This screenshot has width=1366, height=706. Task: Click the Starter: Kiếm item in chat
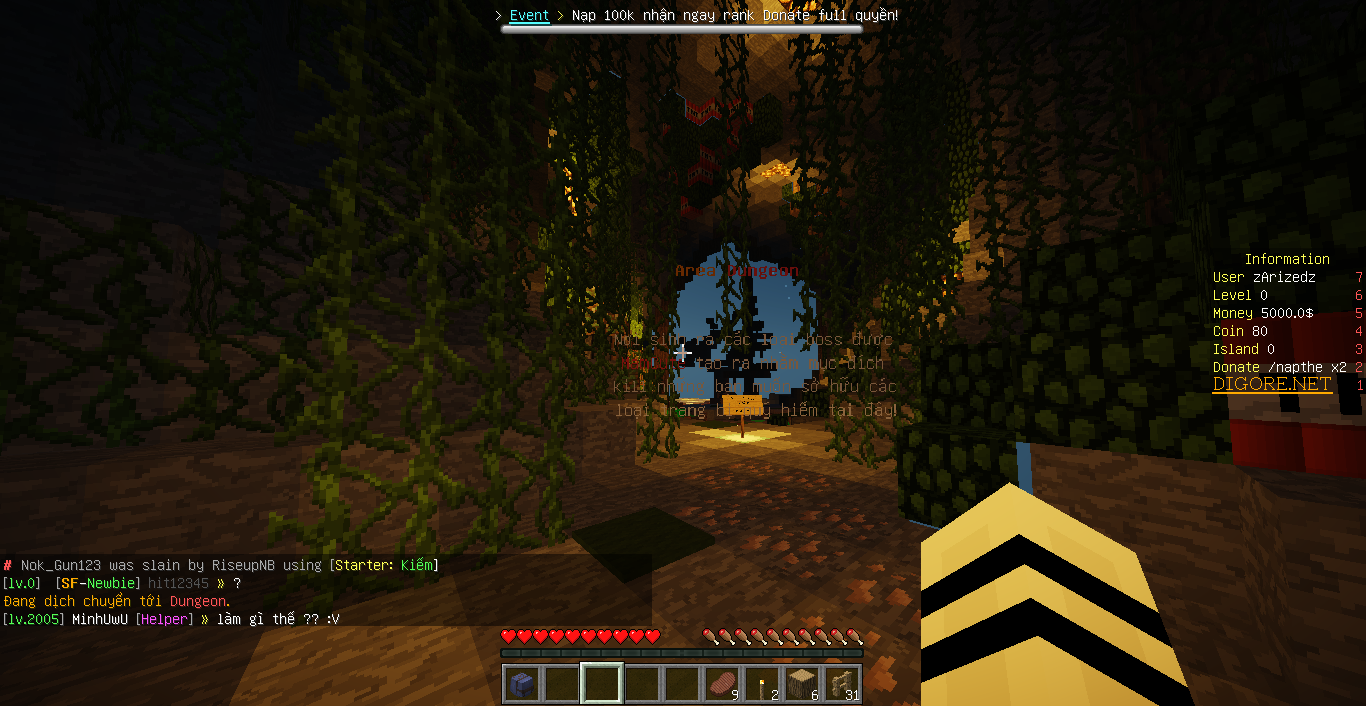[383, 566]
